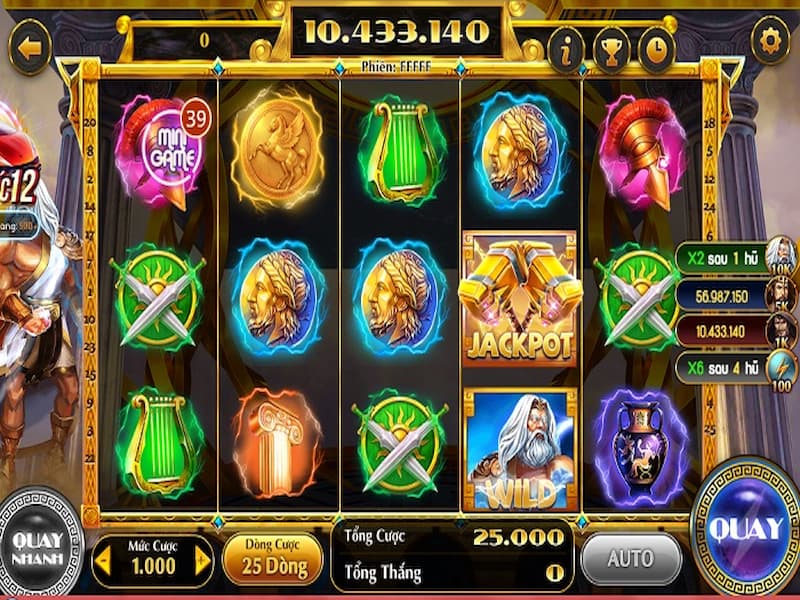Open the 25 Dòng paylines selector
The height and width of the screenshot is (600, 800).
[272, 559]
